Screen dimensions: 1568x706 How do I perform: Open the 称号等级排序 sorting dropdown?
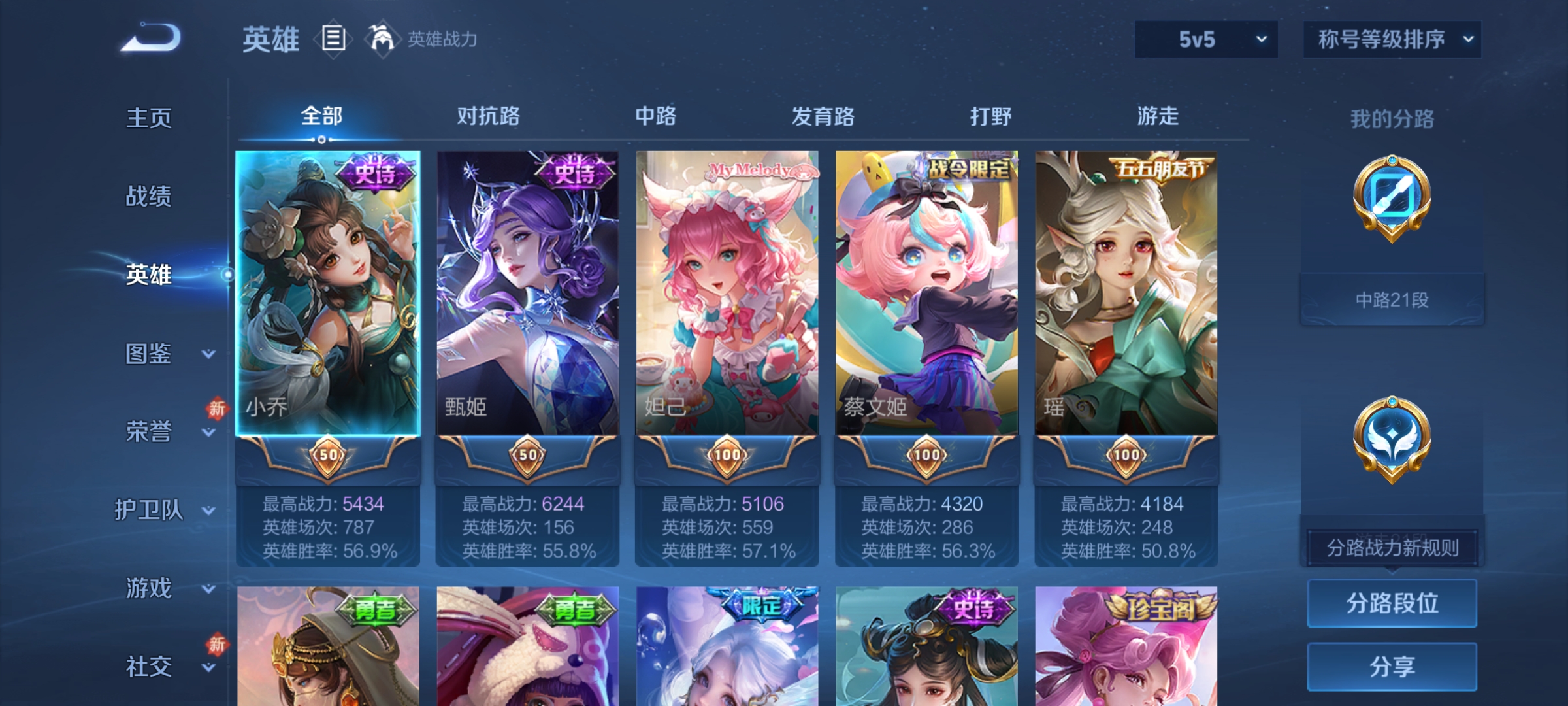(x=1392, y=38)
